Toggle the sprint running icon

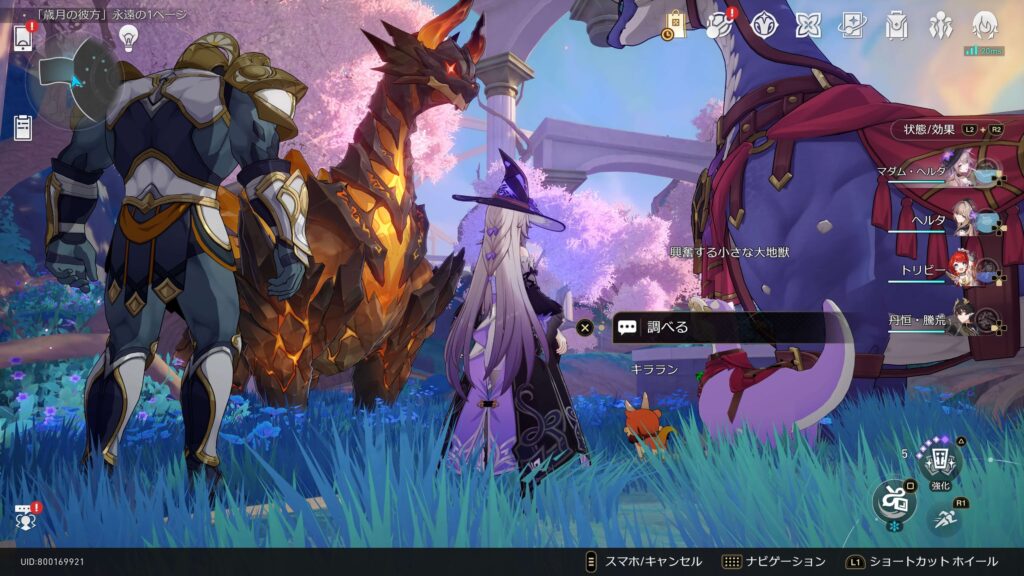pos(945,517)
